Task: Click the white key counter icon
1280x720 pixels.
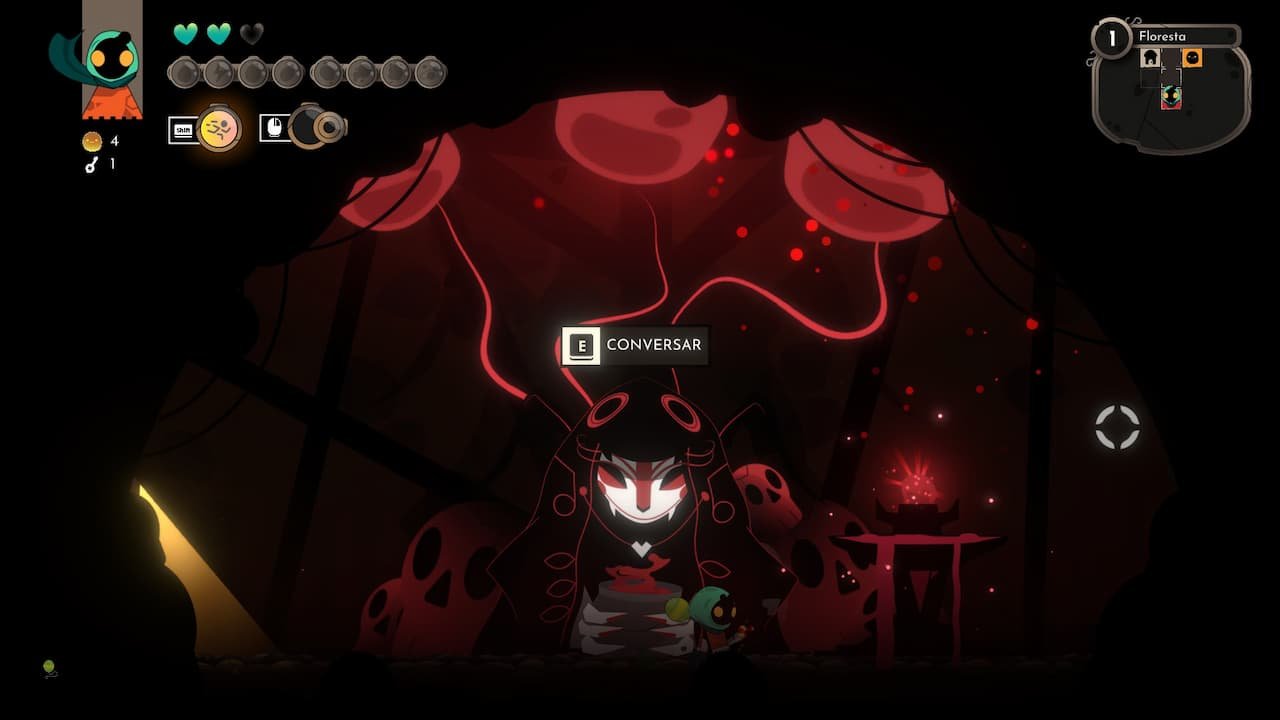Action: 92,165
